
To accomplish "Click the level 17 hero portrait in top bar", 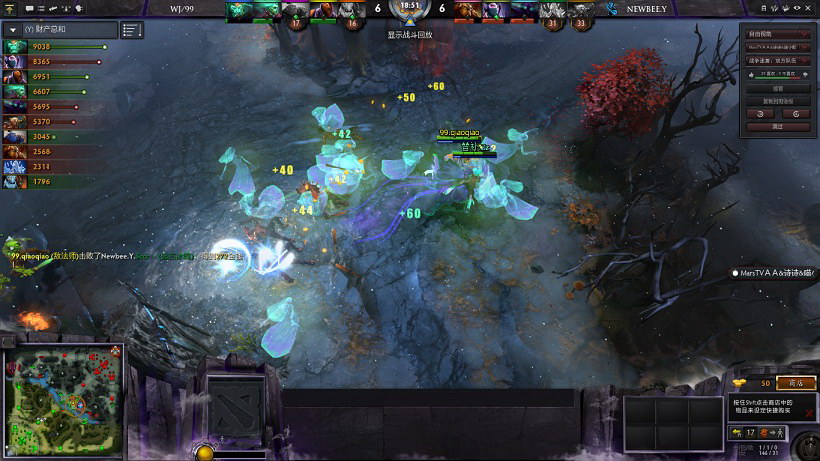I will pos(295,11).
